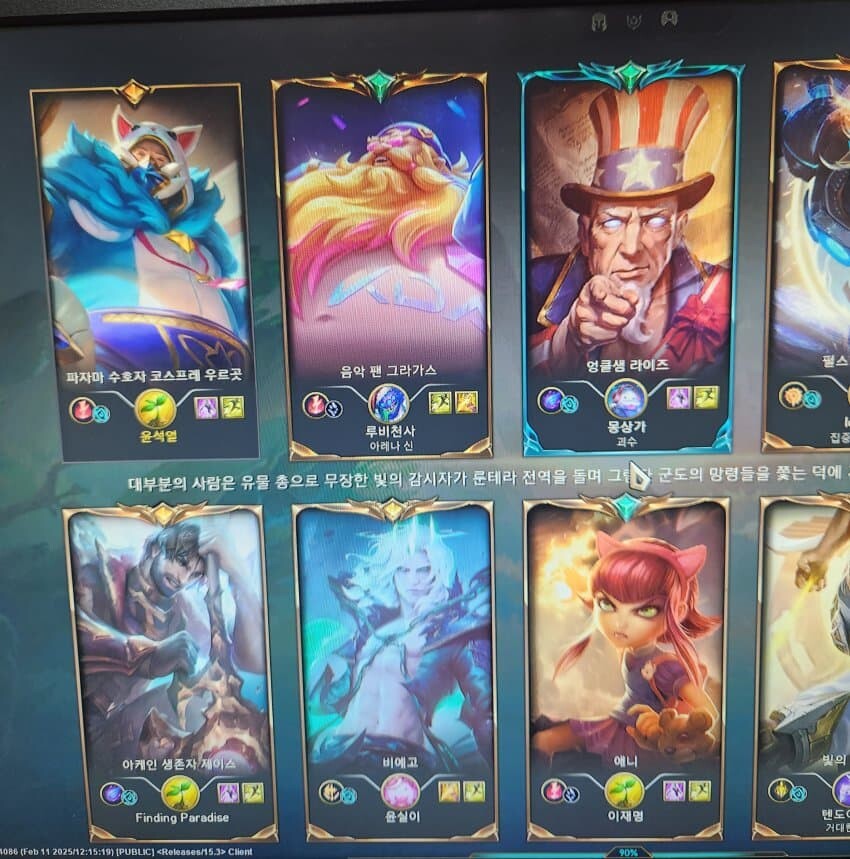Click 루비천사's summoner profile icon
This screenshot has width=850, height=859.
(x=388, y=403)
